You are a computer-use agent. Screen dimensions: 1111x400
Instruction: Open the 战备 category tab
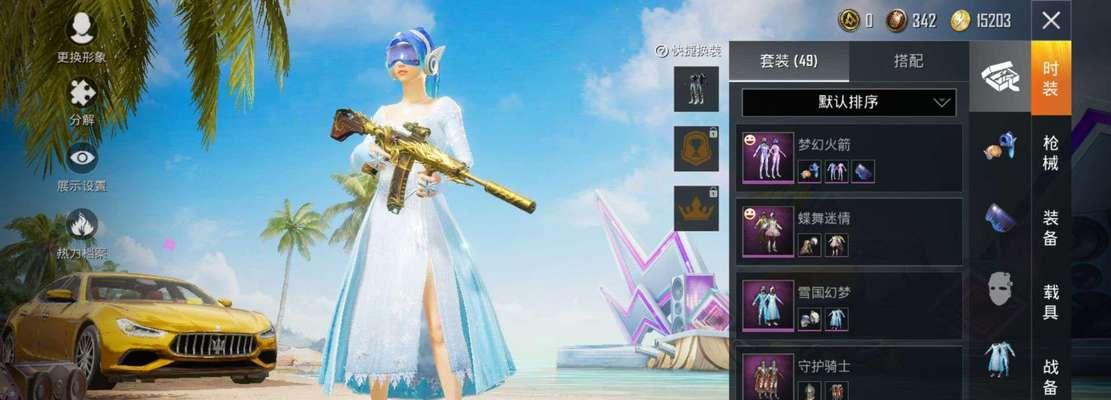point(1051,373)
